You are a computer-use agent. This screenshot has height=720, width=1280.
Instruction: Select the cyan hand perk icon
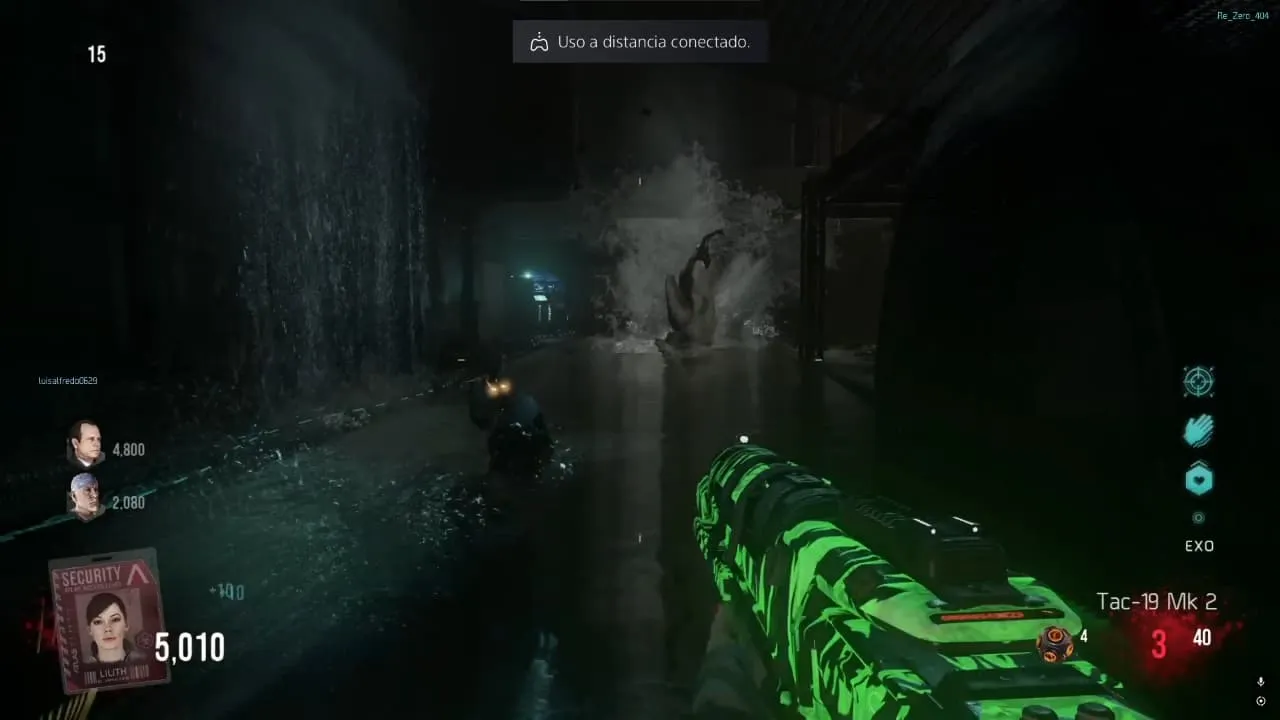(x=1198, y=430)
